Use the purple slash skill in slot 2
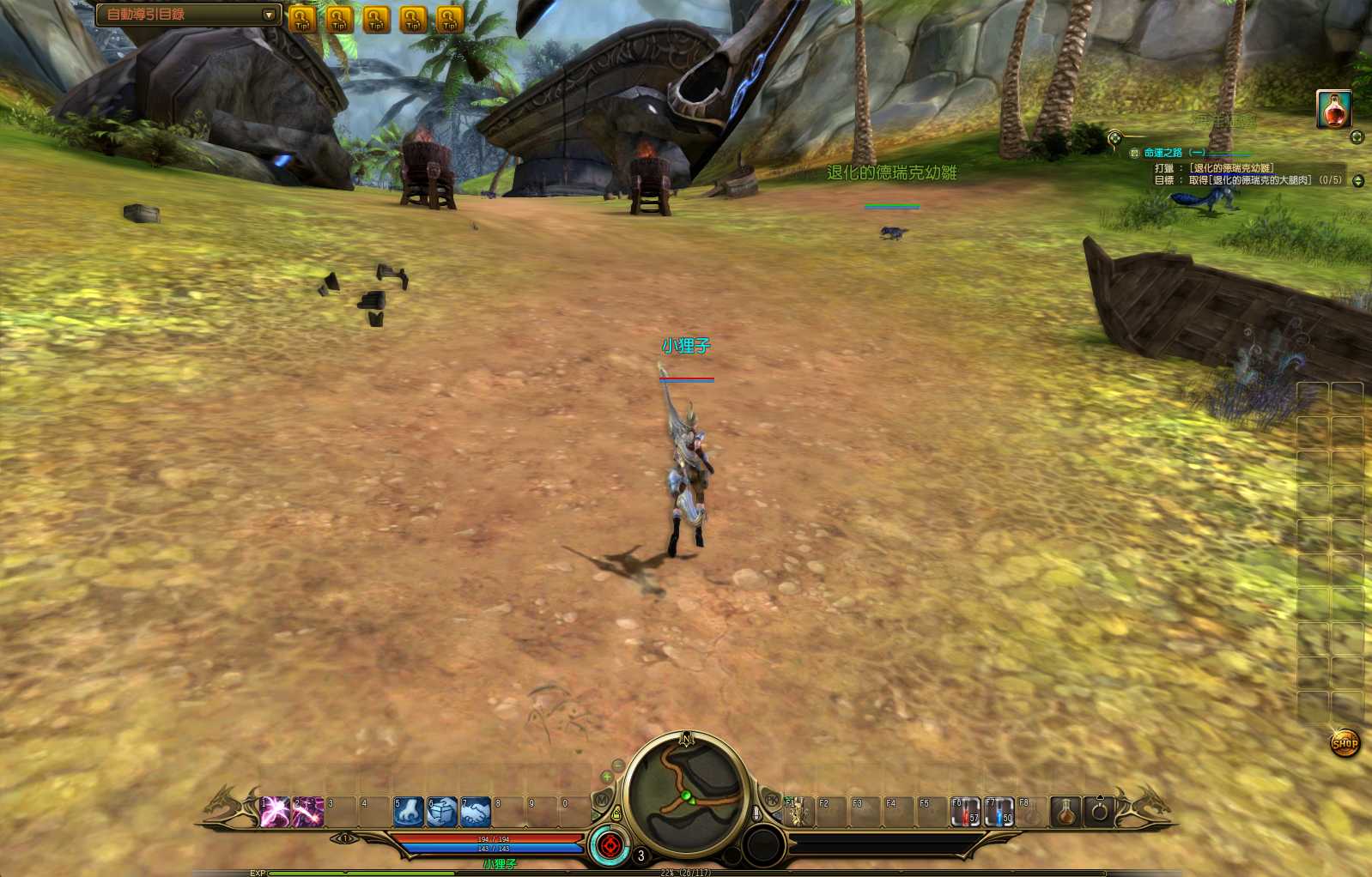Image resolution: width=1372 pixels, height=877 pixels. click(308, 811)
